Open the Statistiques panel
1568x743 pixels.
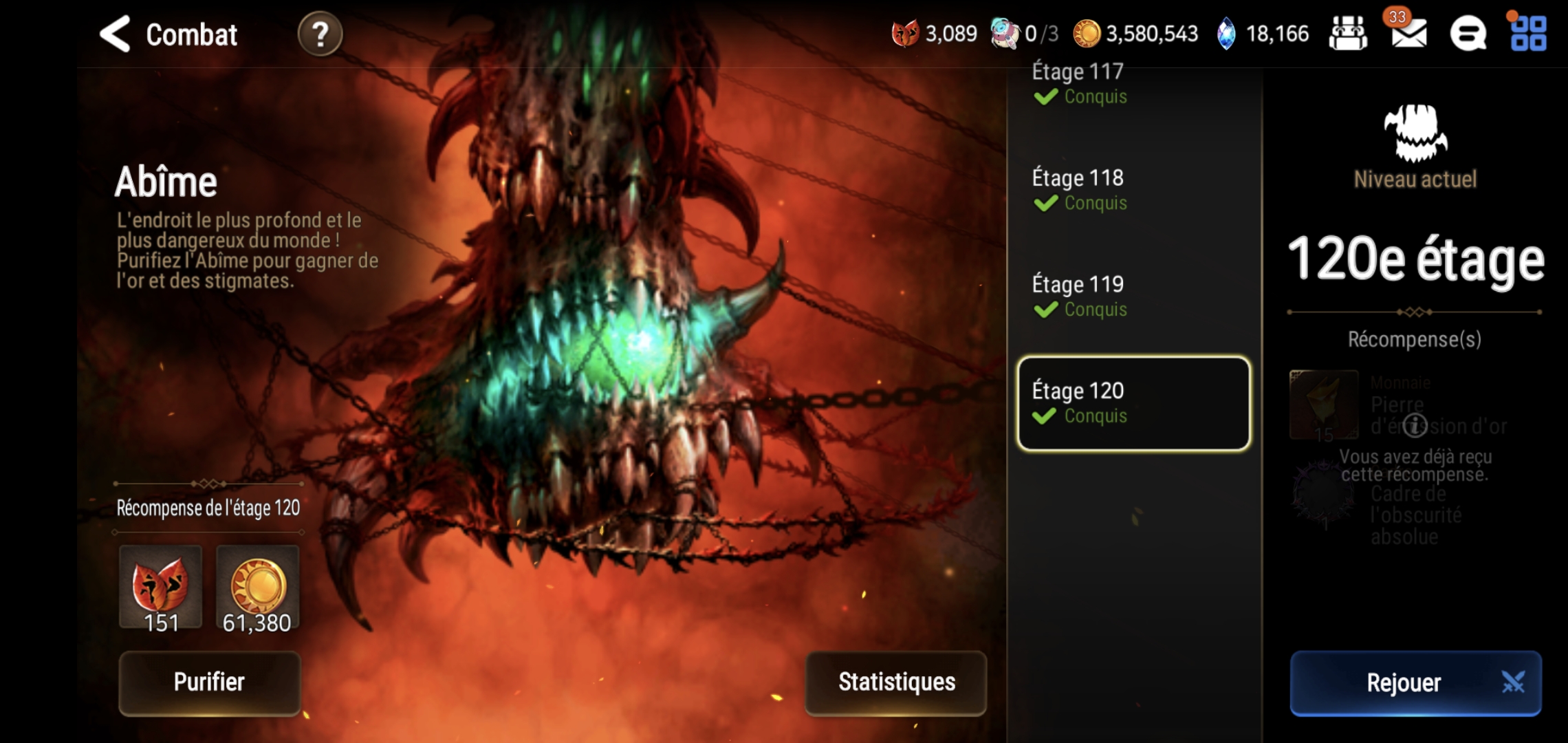coord(896,682)
